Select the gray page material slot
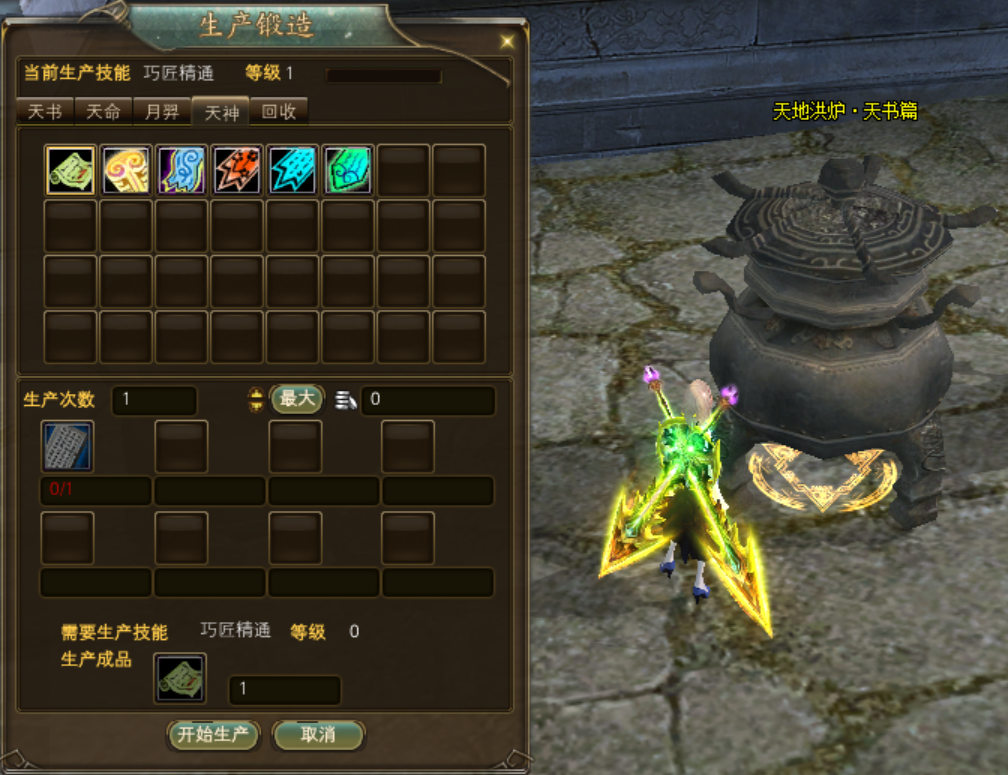The height and width of the screenshot is (775, 1008). [67, 446]
